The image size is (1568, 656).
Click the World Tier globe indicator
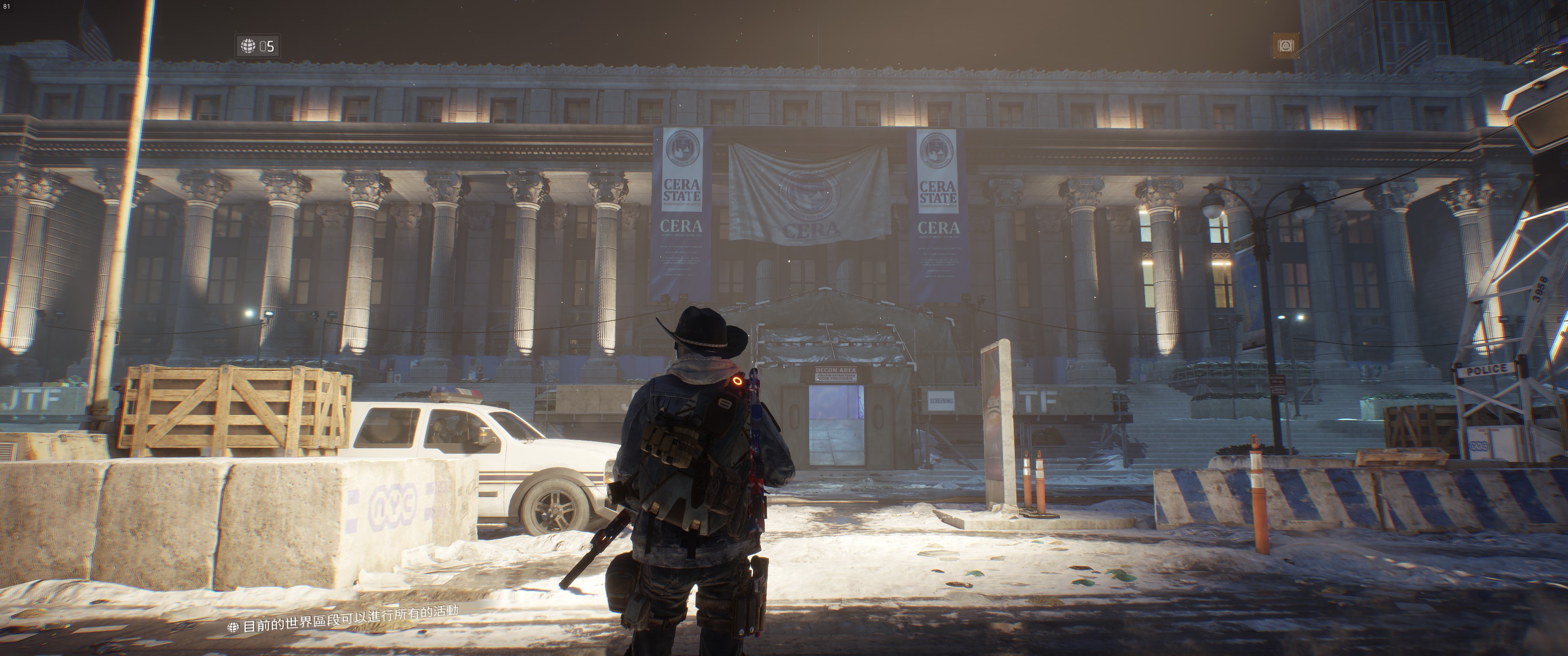coord(258,46)
